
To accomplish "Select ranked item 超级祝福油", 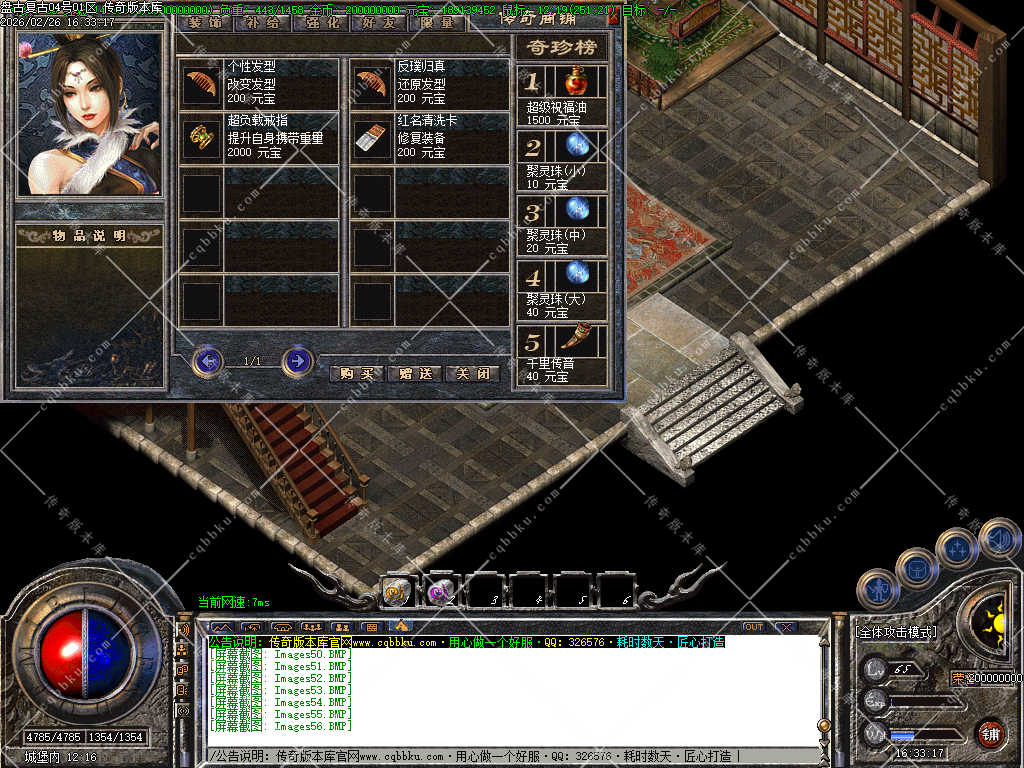I will point(575,82).
